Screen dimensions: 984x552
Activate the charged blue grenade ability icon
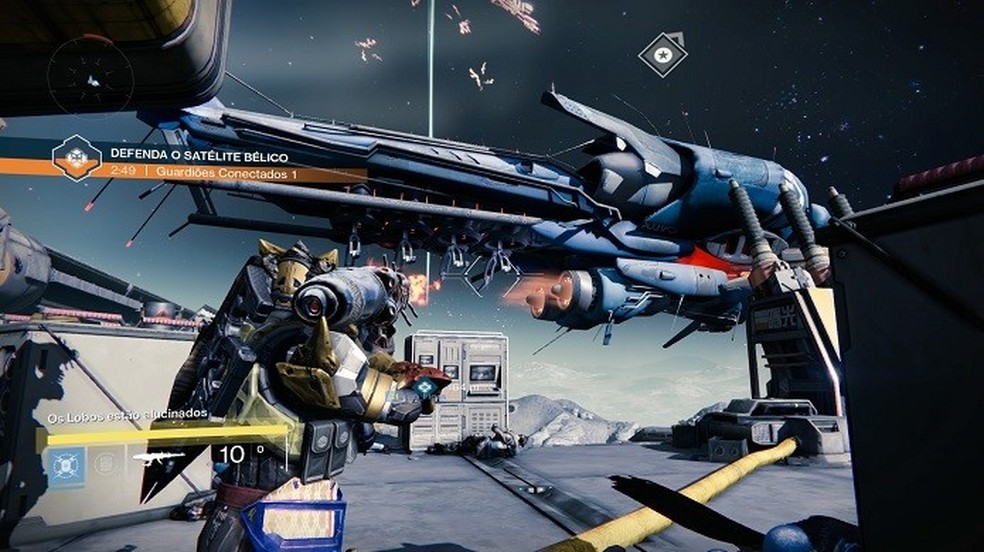pos(66,466)
